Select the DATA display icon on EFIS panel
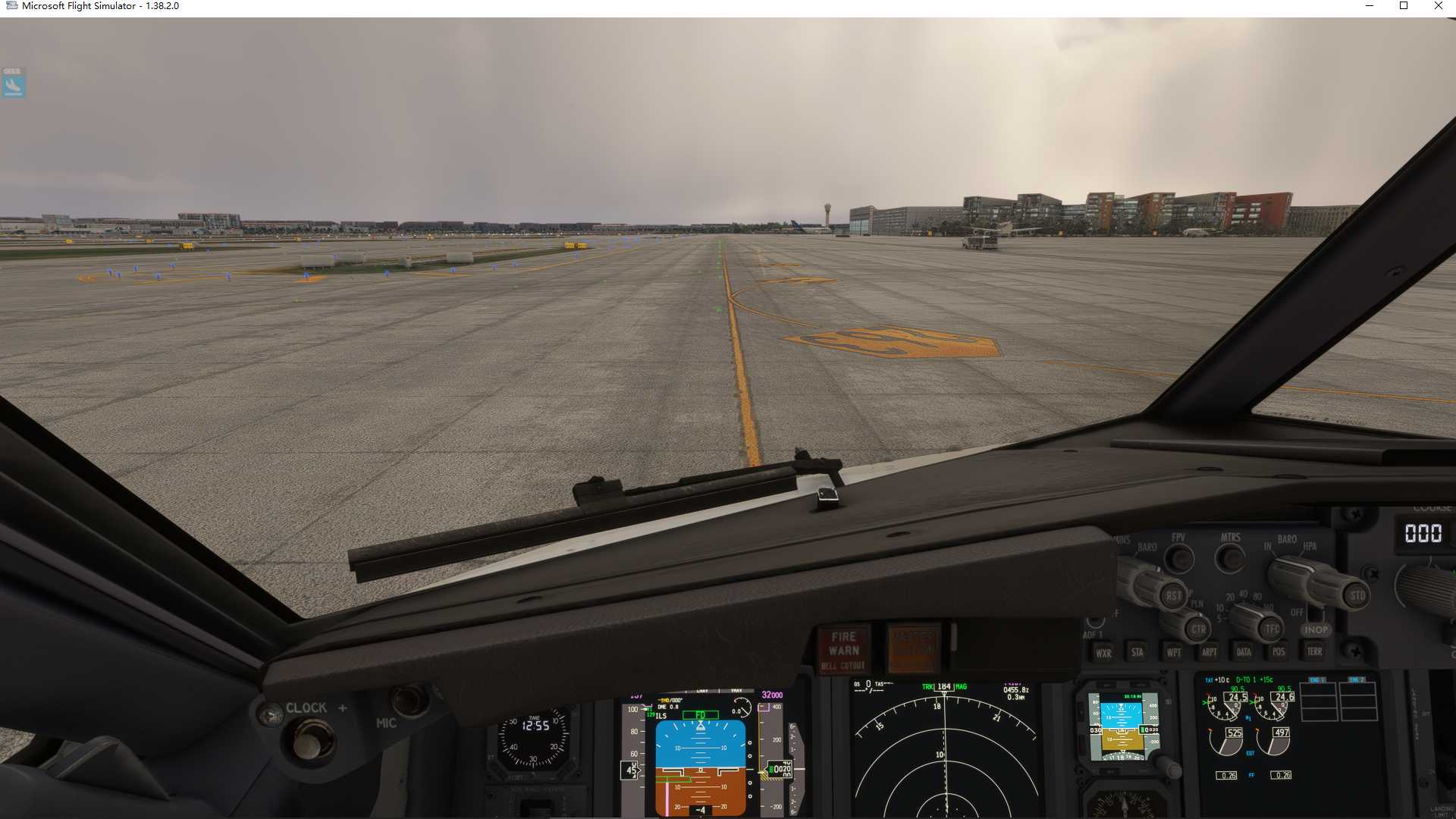The width and height of the screenshot is (1456, 819). [x=1244, y=653]
